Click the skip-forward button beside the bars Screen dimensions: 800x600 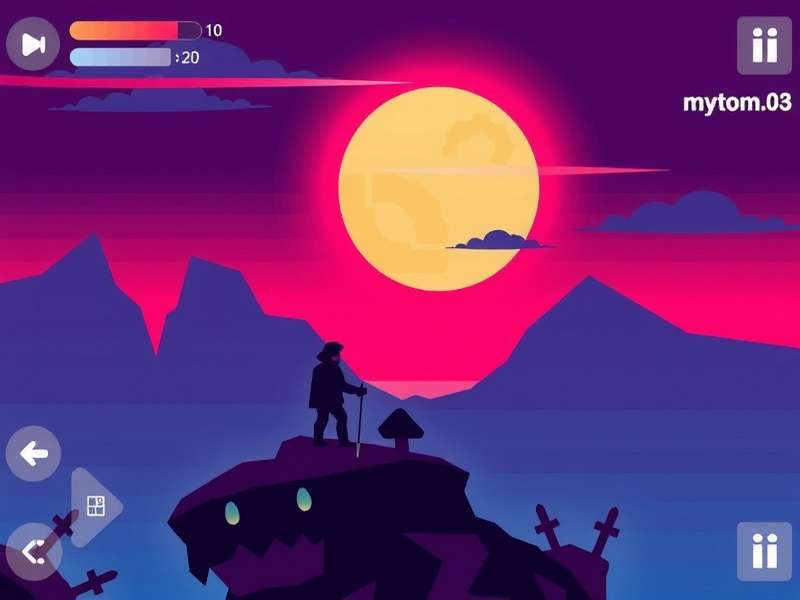coord(33,44)
